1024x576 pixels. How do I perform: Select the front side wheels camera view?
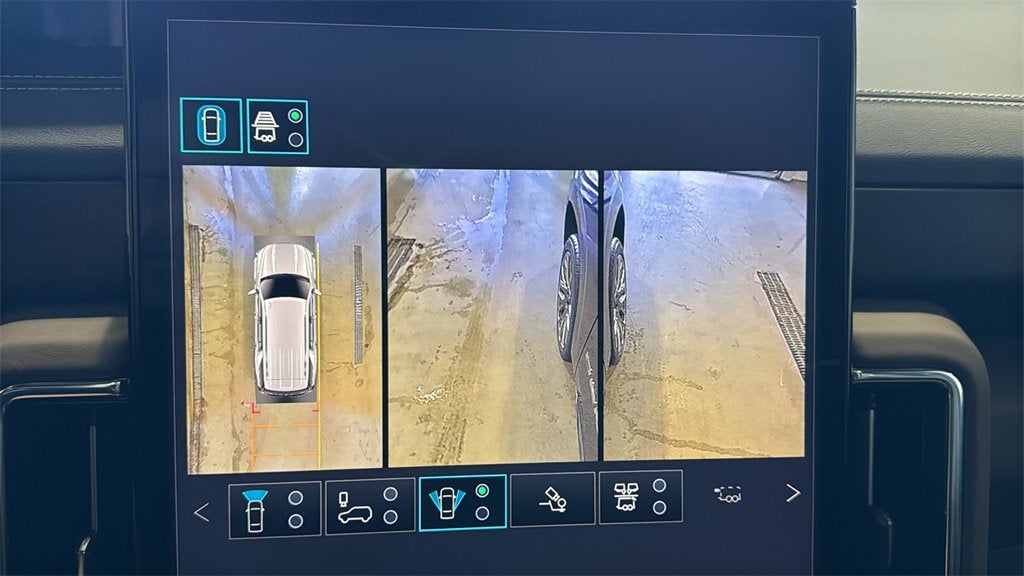click(463, 501)
